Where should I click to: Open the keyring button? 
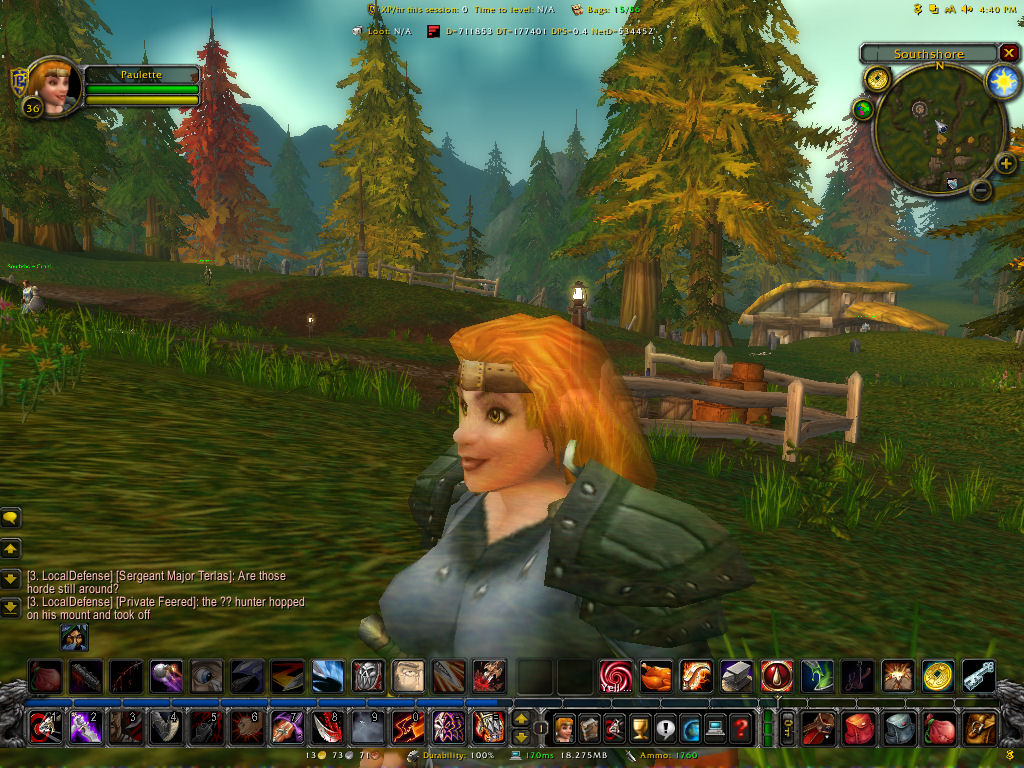(x=787, y=727)
